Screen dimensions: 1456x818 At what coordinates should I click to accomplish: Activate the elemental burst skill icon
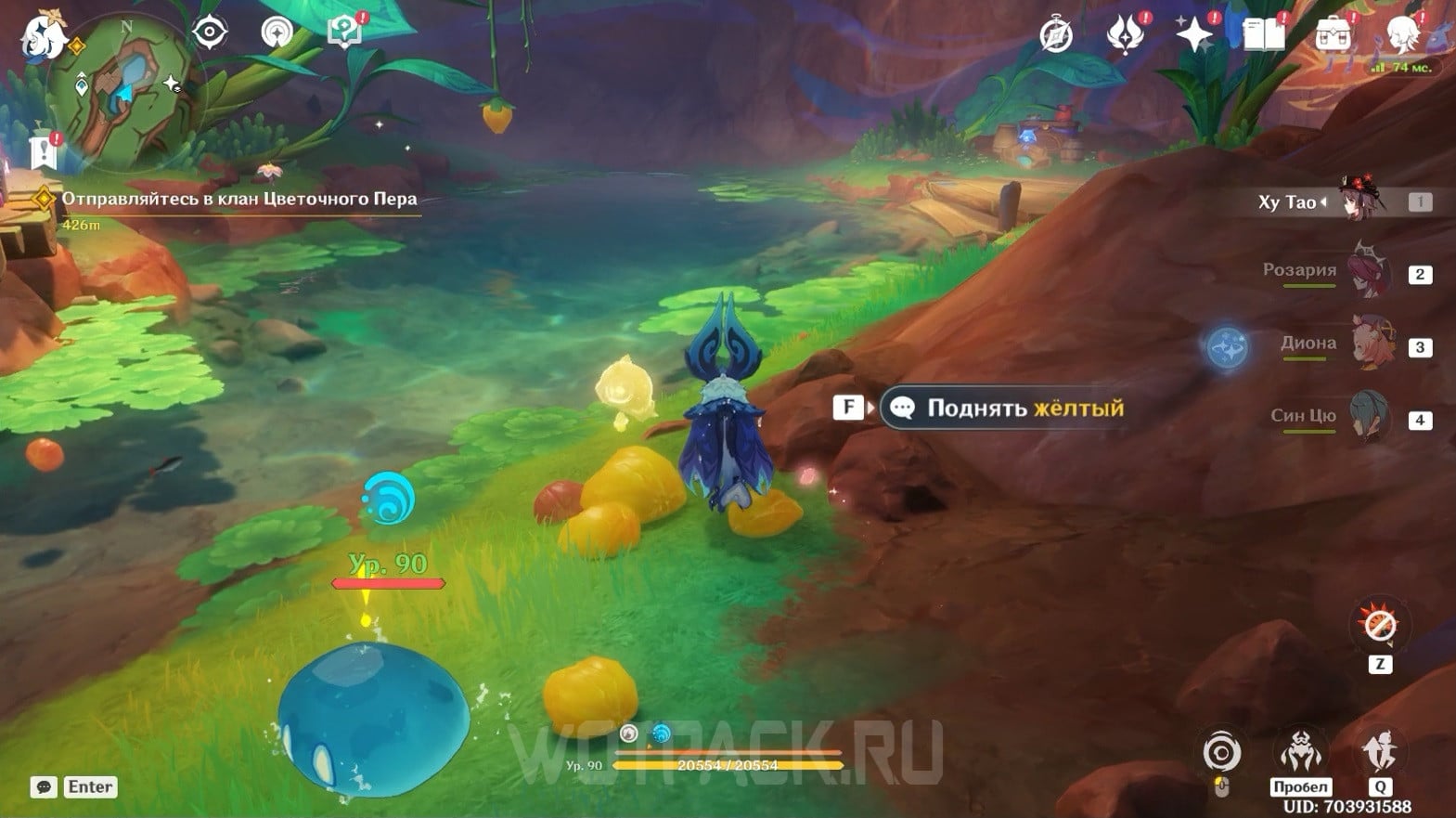pyautogui.click(x=1379, y=752)
